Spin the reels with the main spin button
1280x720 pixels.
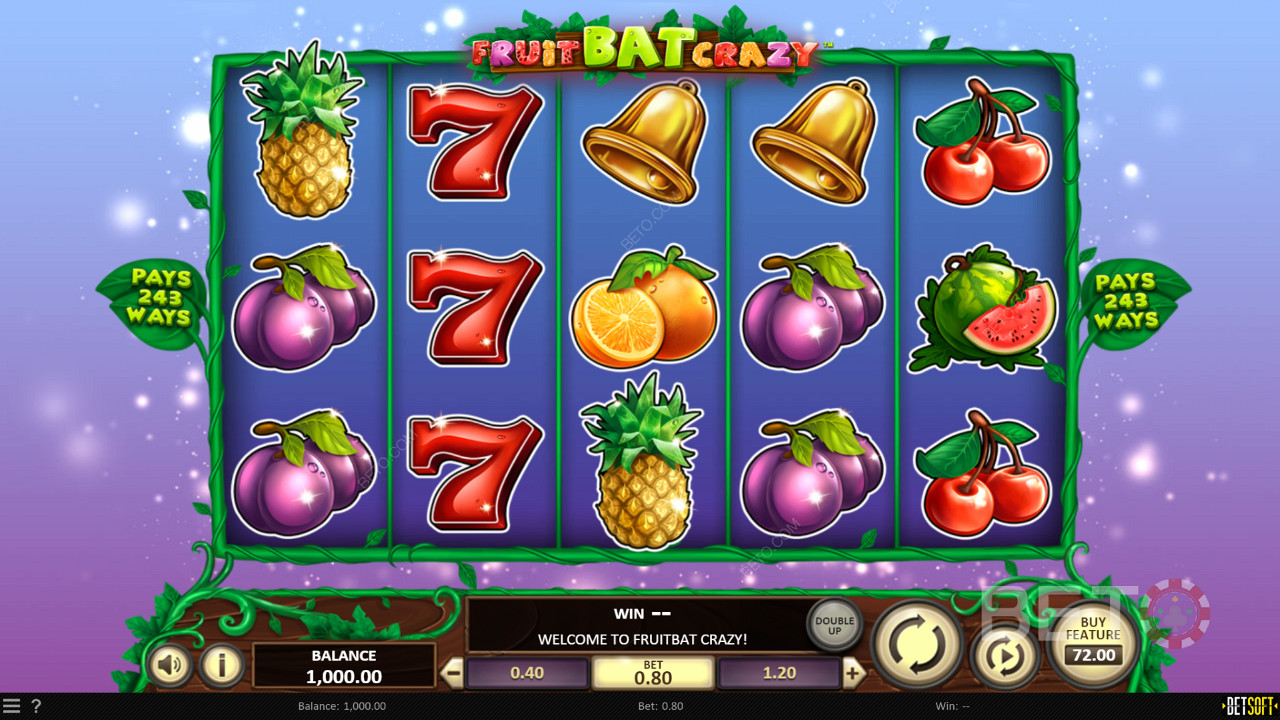point(917,645)
